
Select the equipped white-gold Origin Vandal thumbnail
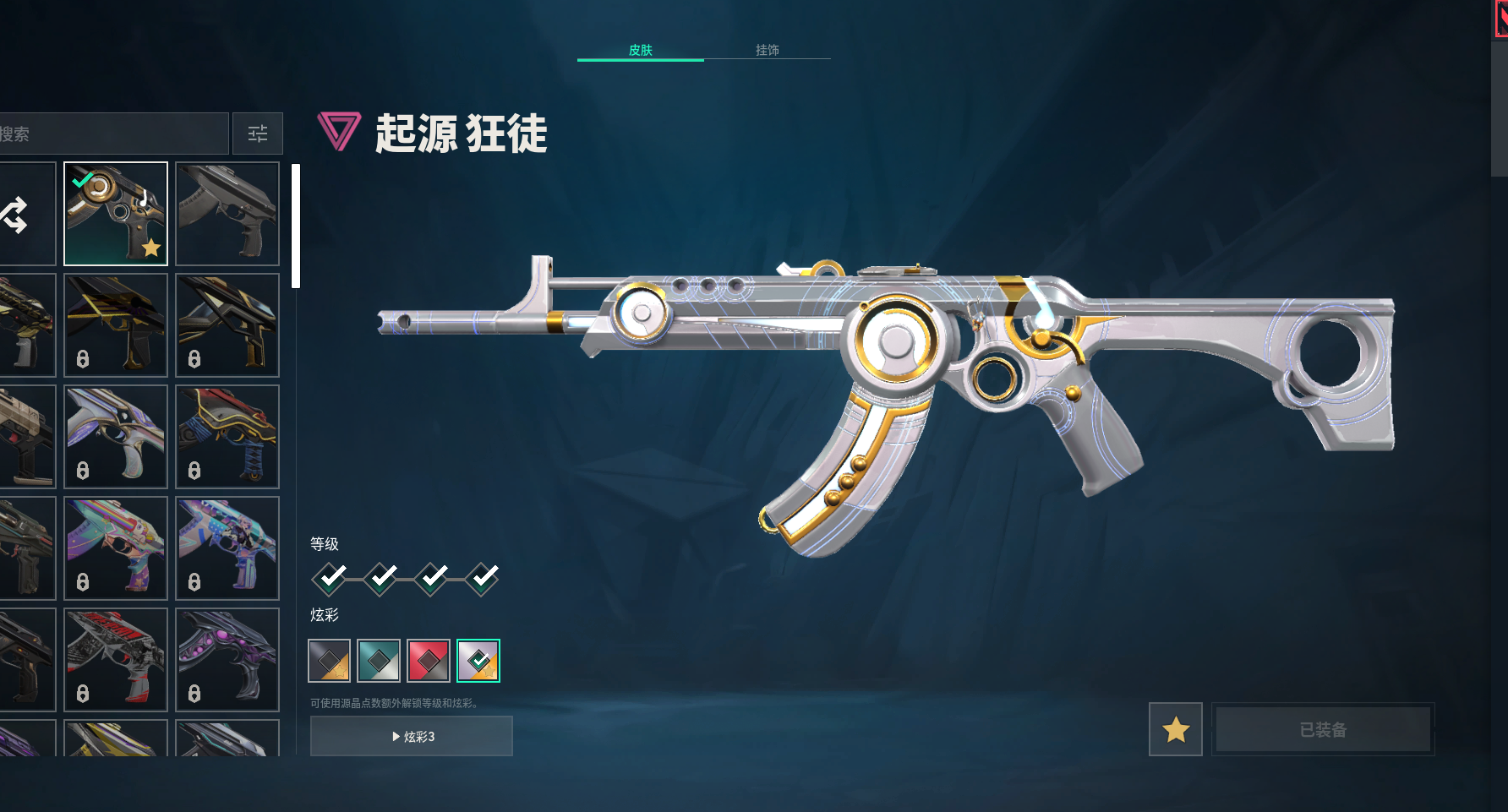(x=116, y=214)
